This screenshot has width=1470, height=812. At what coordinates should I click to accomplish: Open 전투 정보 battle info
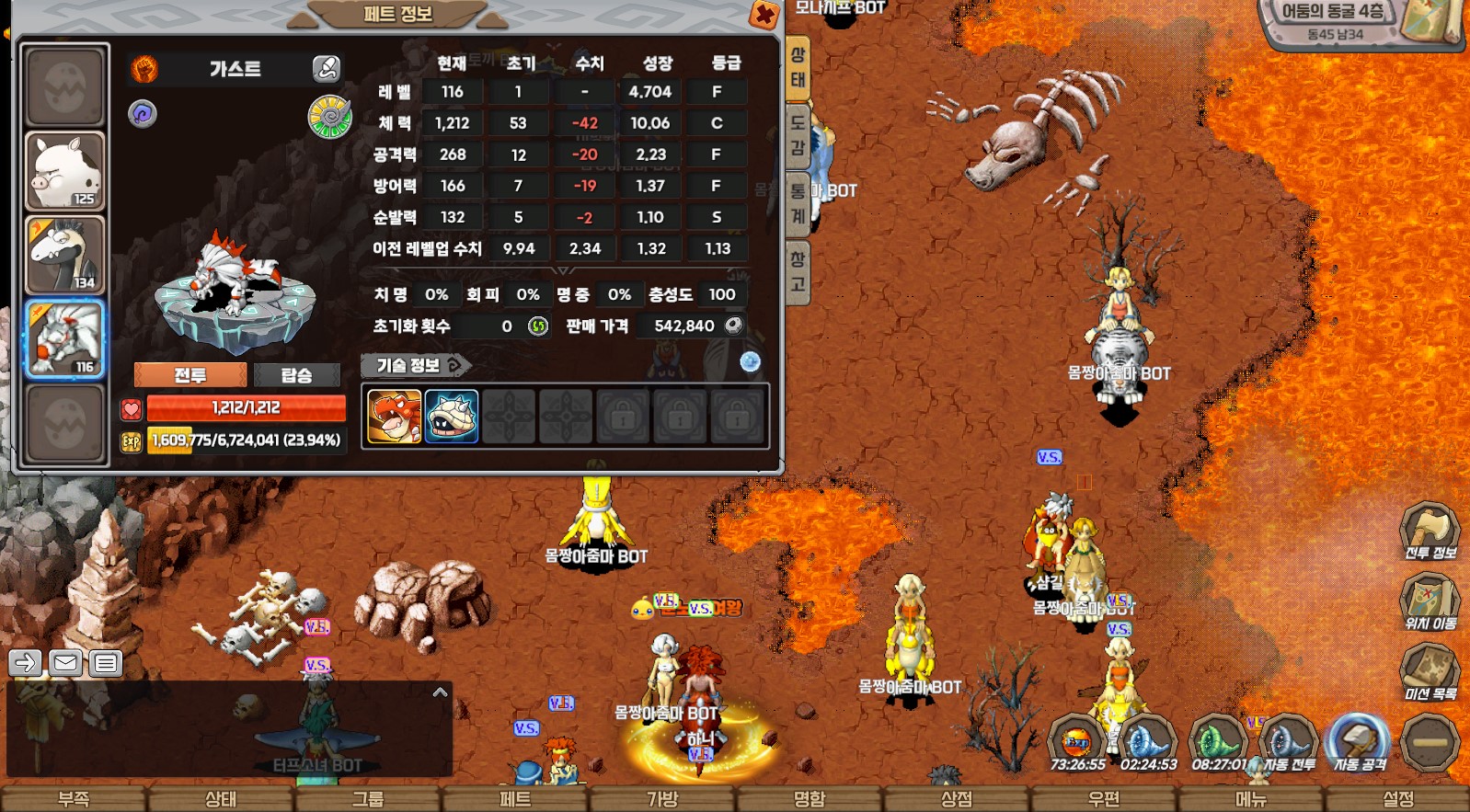[x=1430, y=531]
